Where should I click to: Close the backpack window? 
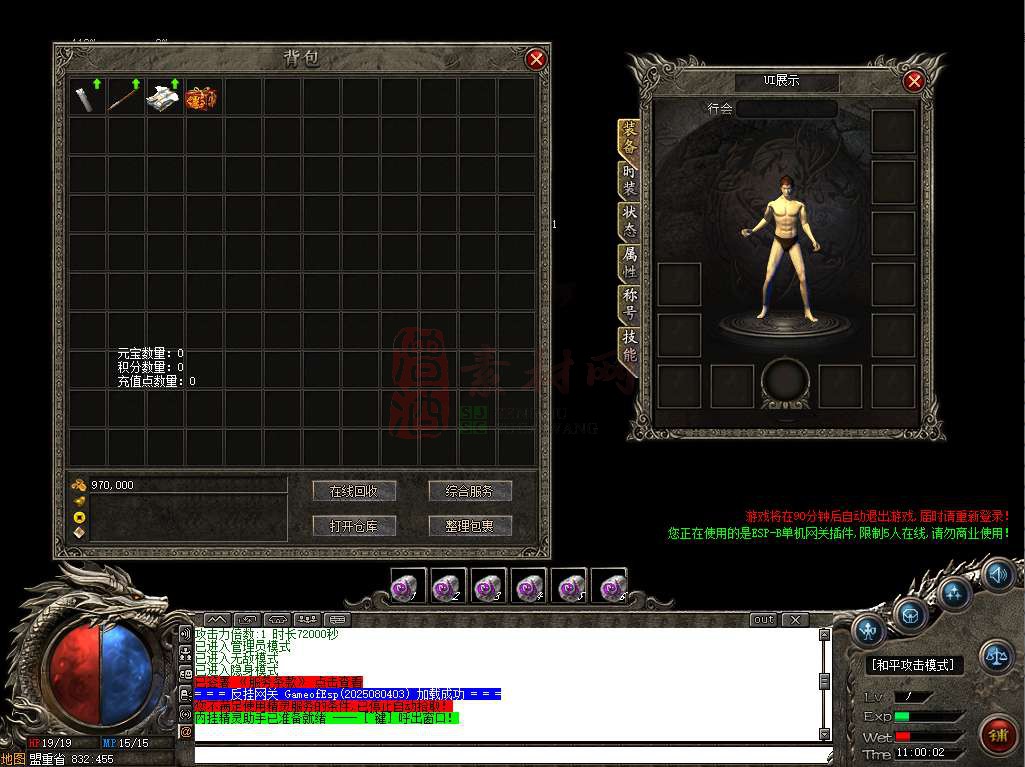(x=537, y=59)
